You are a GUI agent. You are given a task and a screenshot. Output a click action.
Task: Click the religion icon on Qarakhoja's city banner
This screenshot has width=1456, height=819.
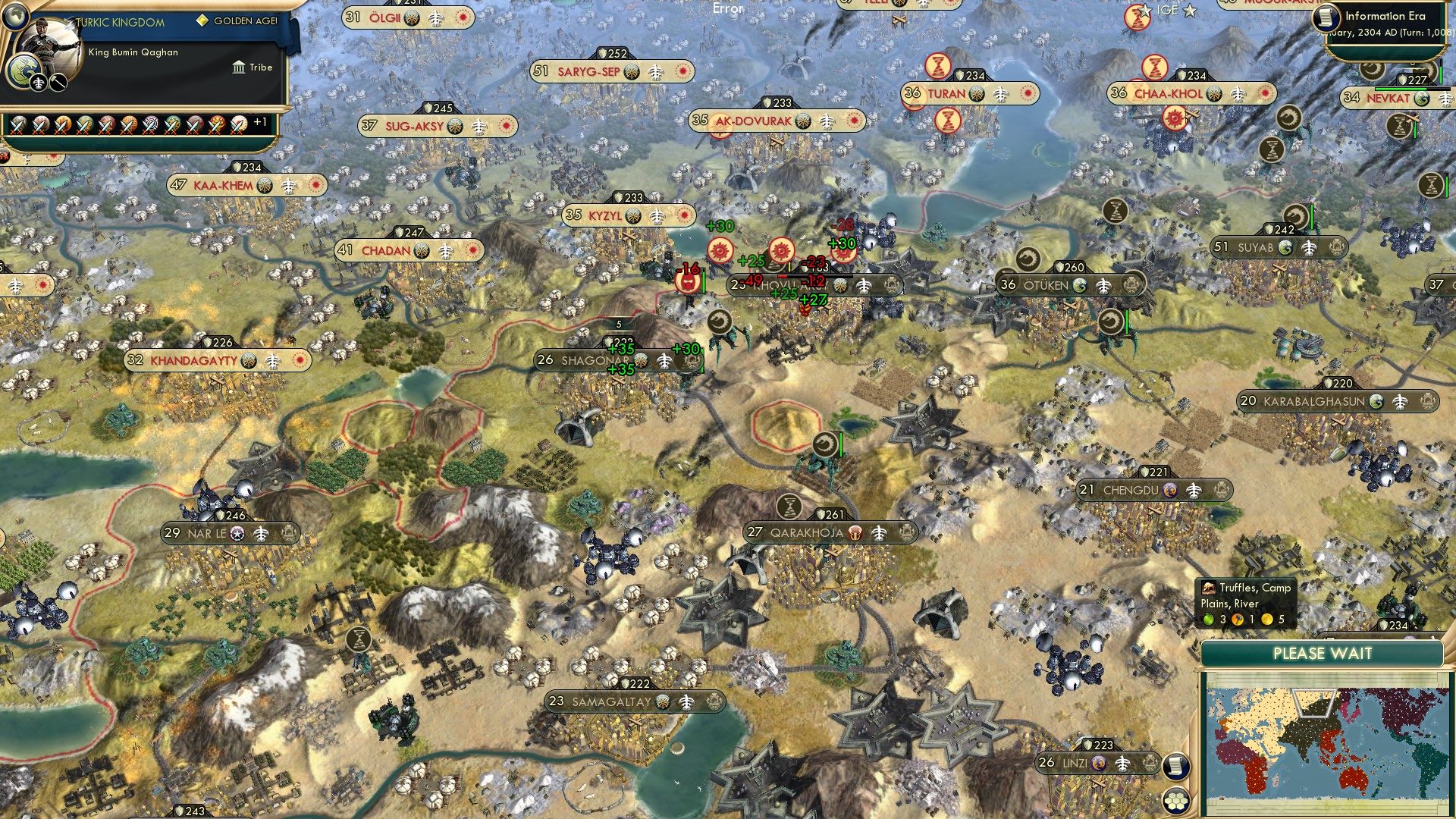point(855,532)
